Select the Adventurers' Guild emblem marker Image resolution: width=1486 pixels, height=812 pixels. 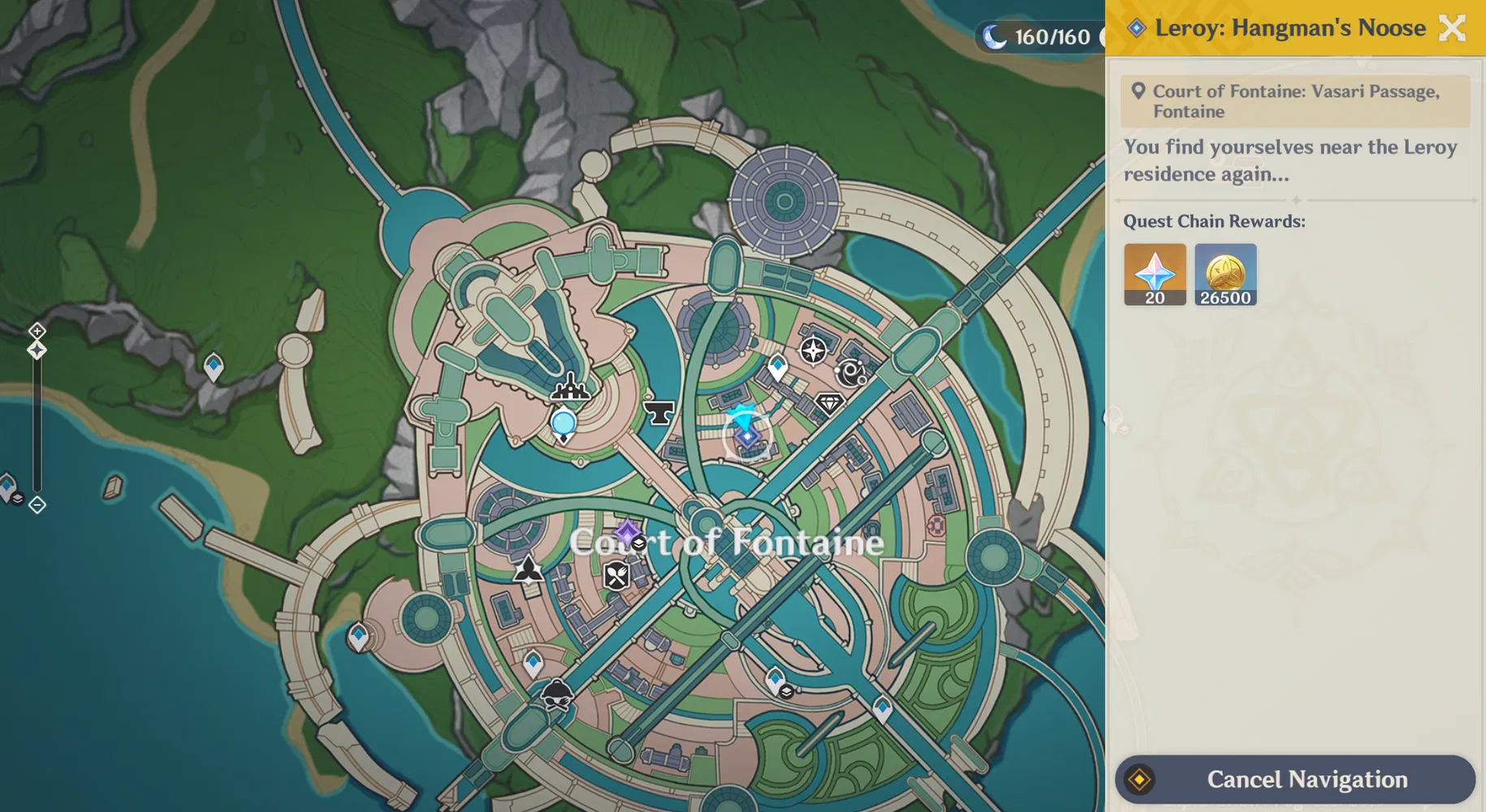pos(528,569)
